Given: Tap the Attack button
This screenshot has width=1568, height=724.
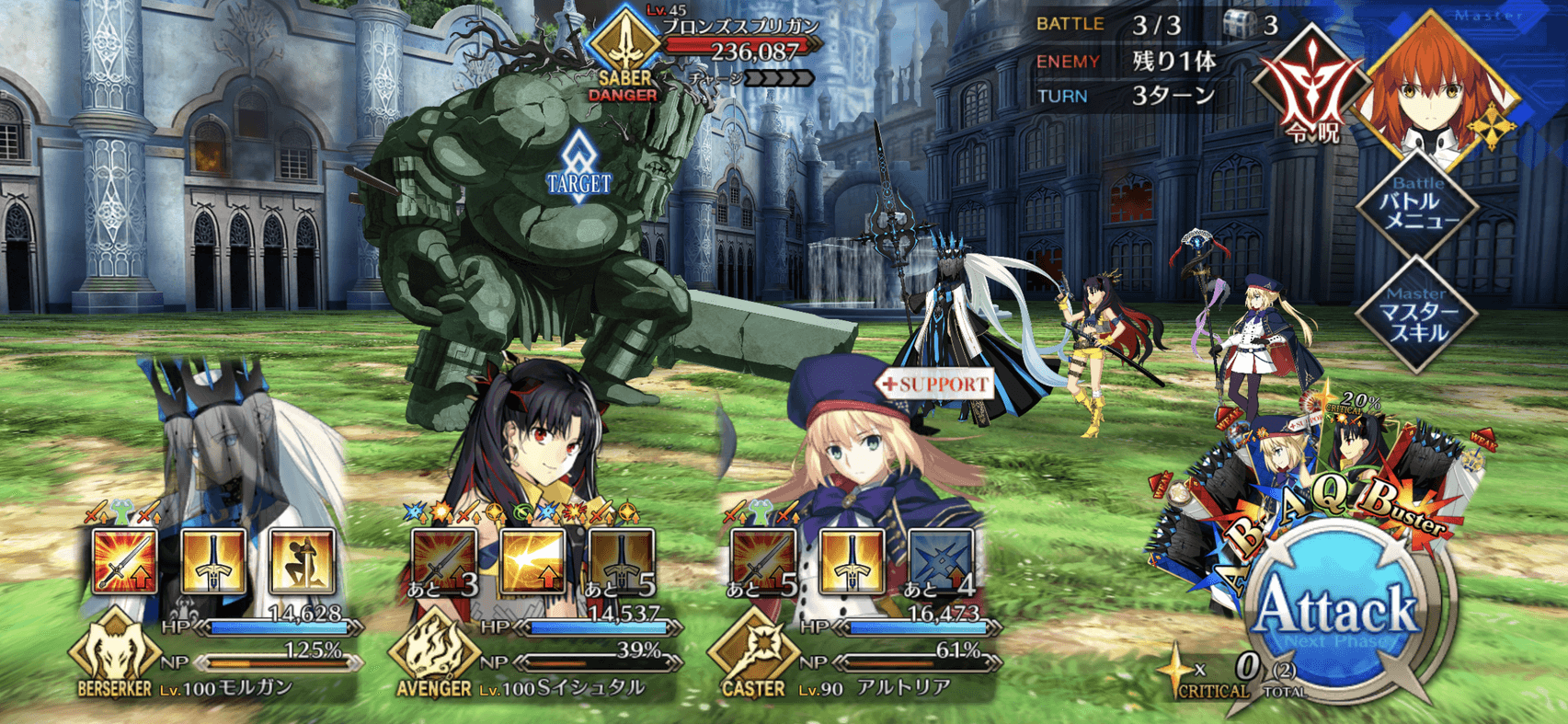Looking at the screenshot, I should pyautogui.click(x=1338, y=614).
